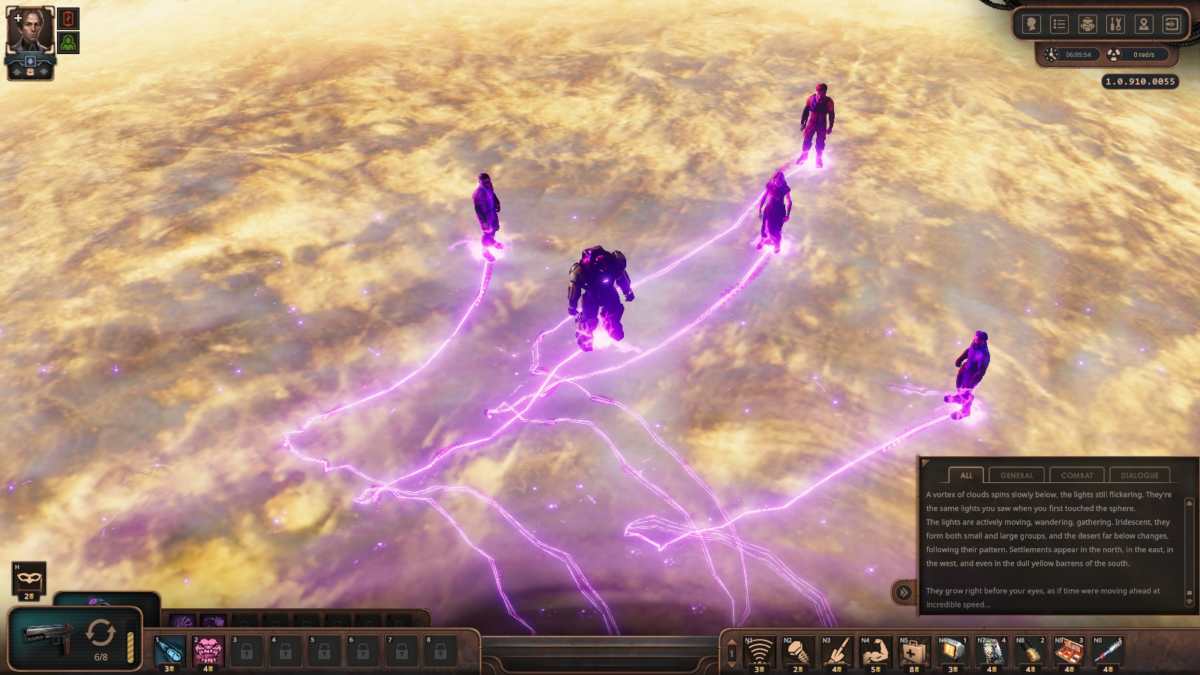Image resolution: width=1200 pixels, height=675 pixels.
Task: Switch to the Dialogue log tab
Action: 1139,475
